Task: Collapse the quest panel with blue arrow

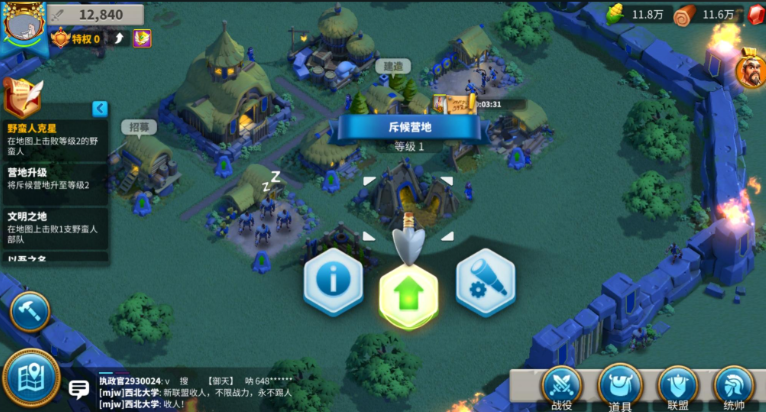Action: (x=100, y=108)
